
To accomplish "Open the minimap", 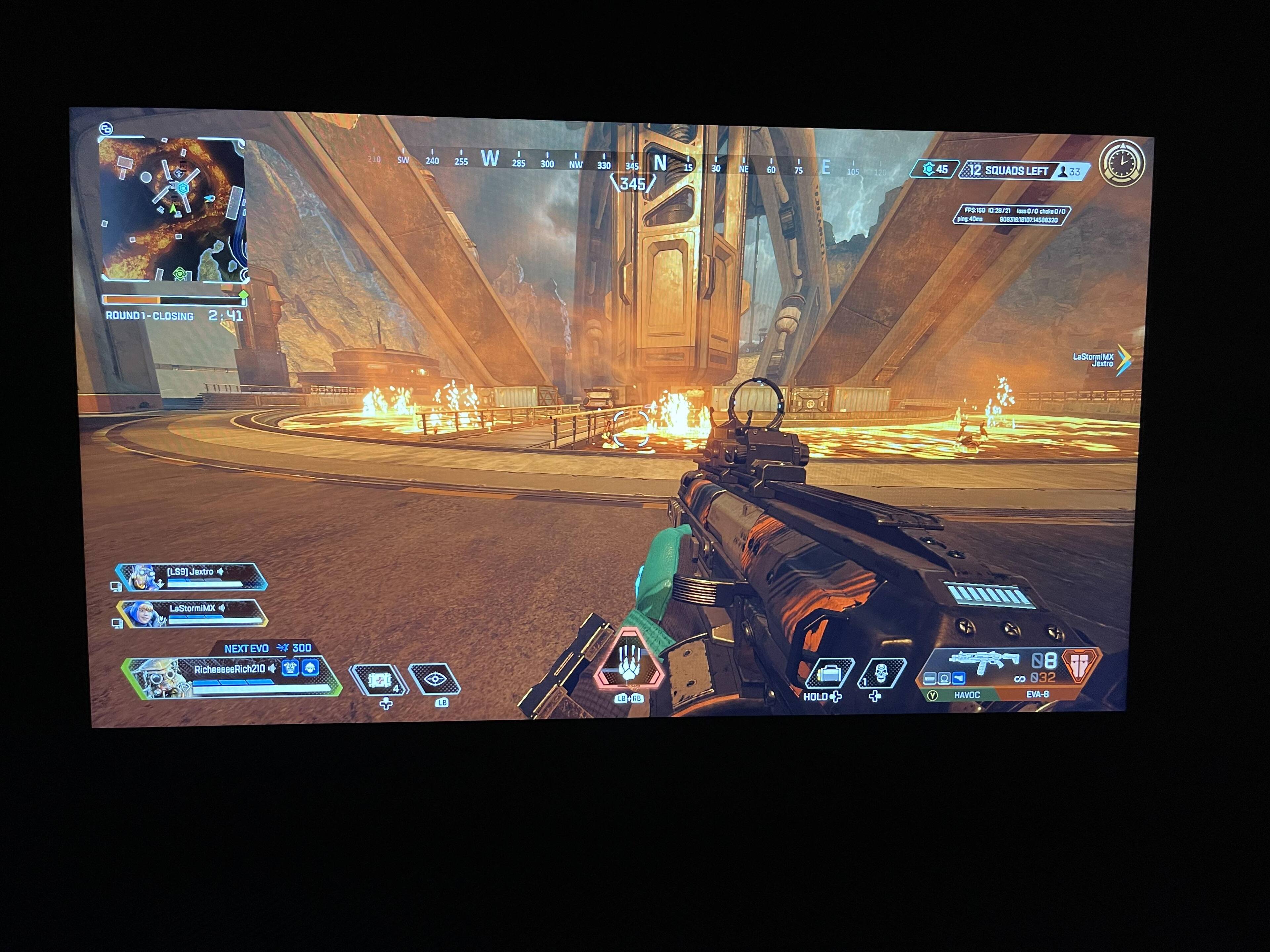I will click(173, 210).
